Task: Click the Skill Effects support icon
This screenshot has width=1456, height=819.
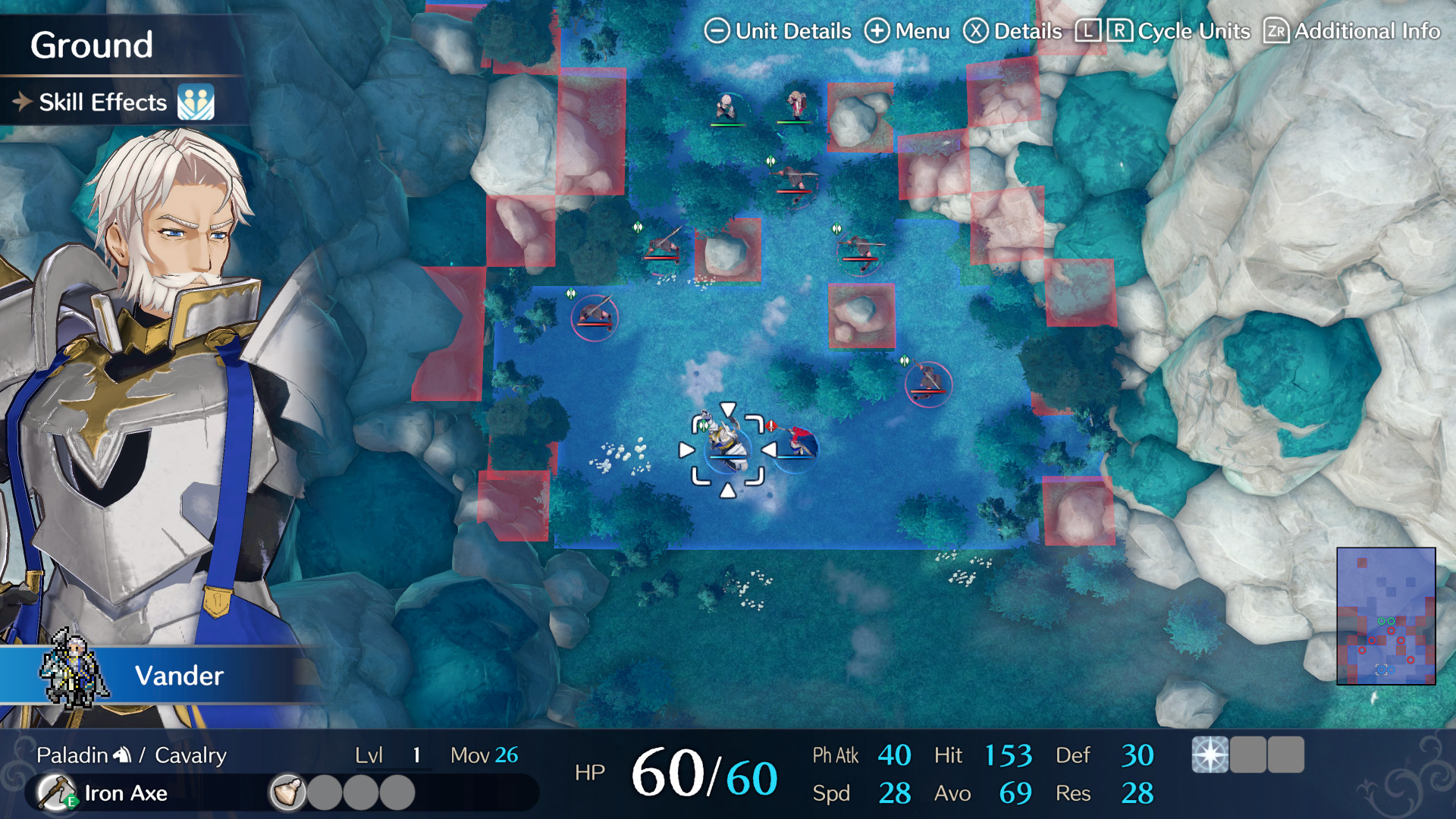Action: (195, 102)
